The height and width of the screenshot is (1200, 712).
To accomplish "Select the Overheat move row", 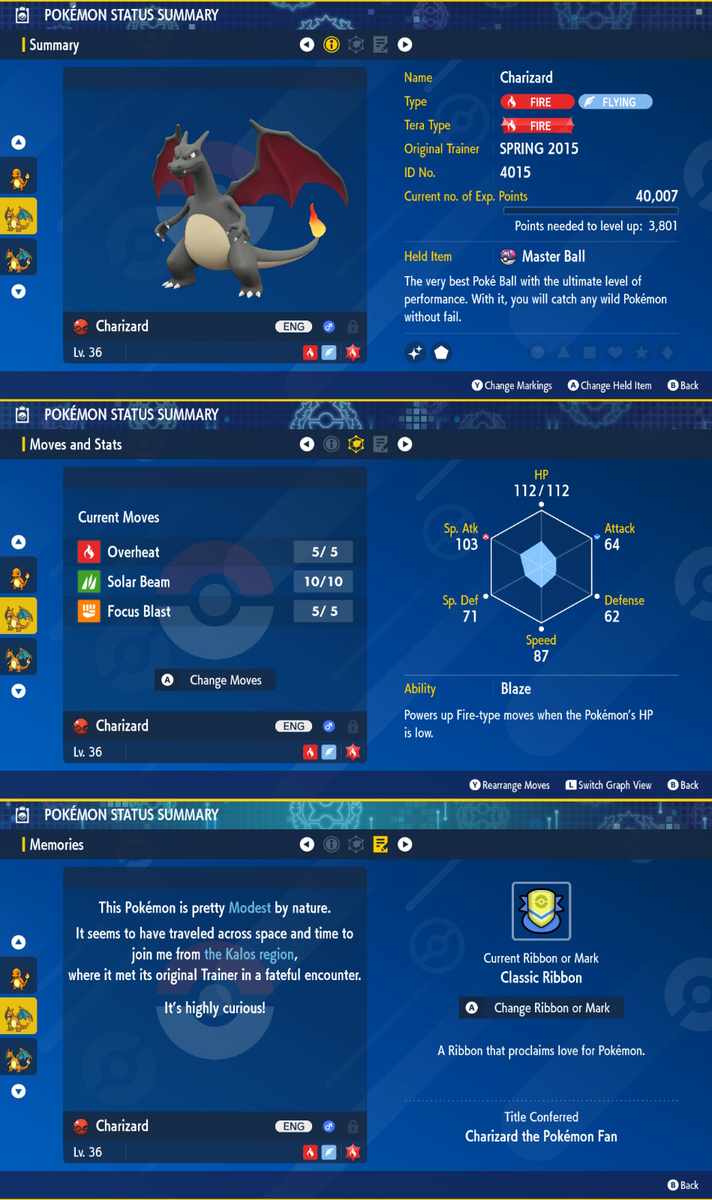I will click(x=214, y=552).
